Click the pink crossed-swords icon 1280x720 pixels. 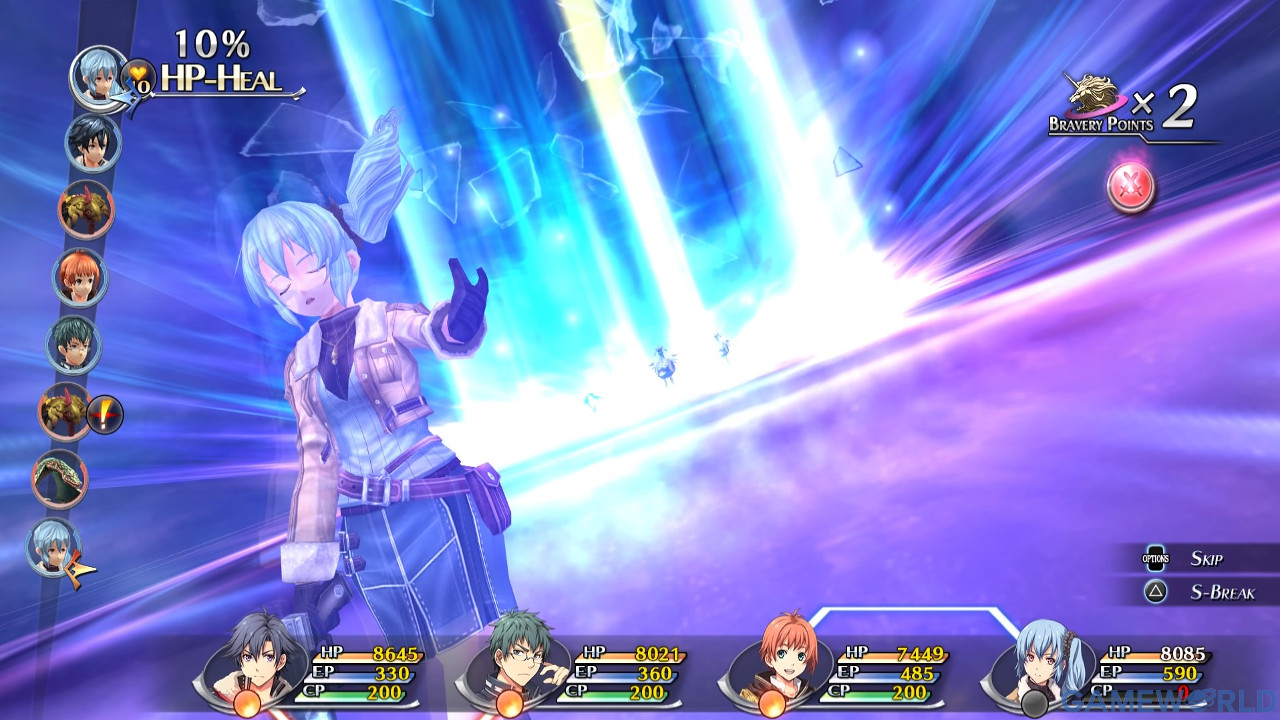[1130, 186]
